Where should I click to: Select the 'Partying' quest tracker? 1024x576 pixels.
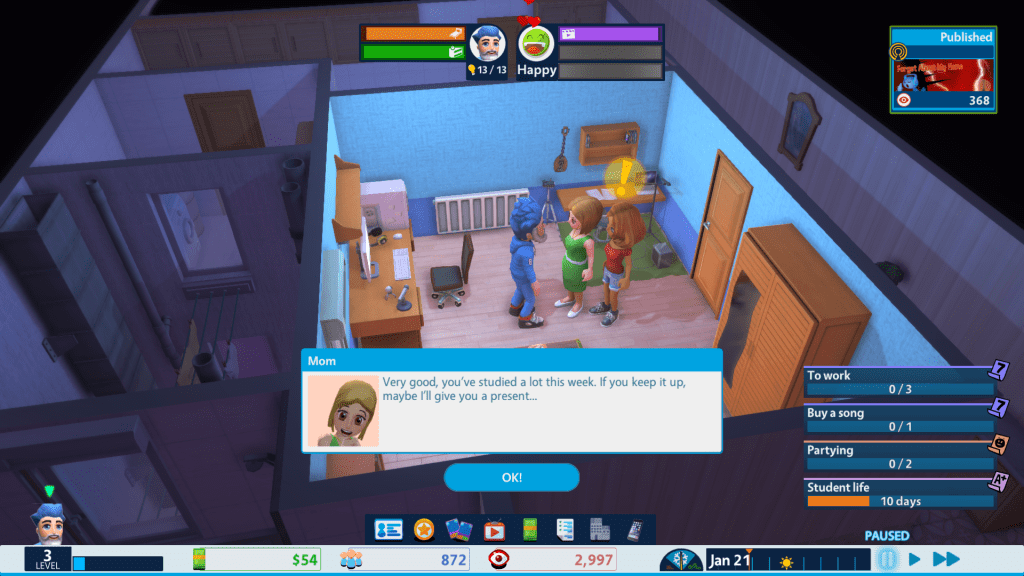tap(900, 456)
